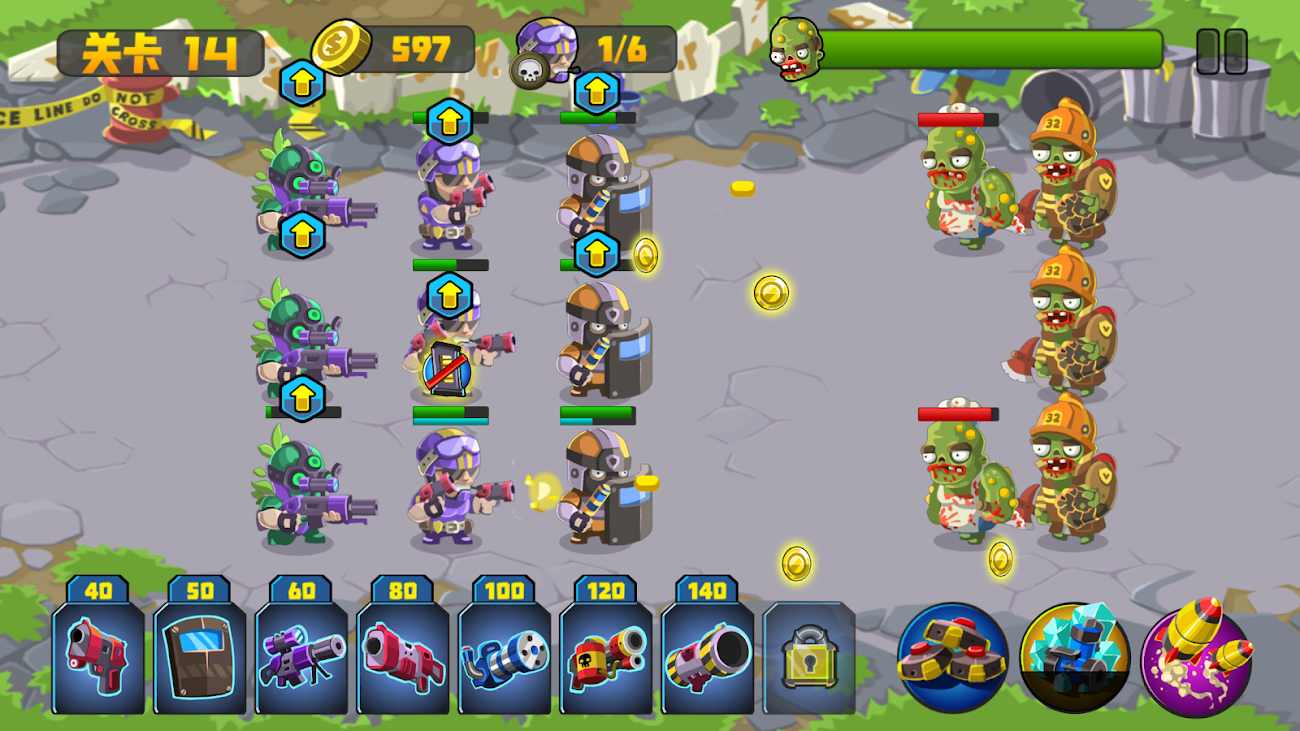This screenshot has height=731, width=1300.
Task: Launch the rocket strike ability
Action: tap(1196, 657)
